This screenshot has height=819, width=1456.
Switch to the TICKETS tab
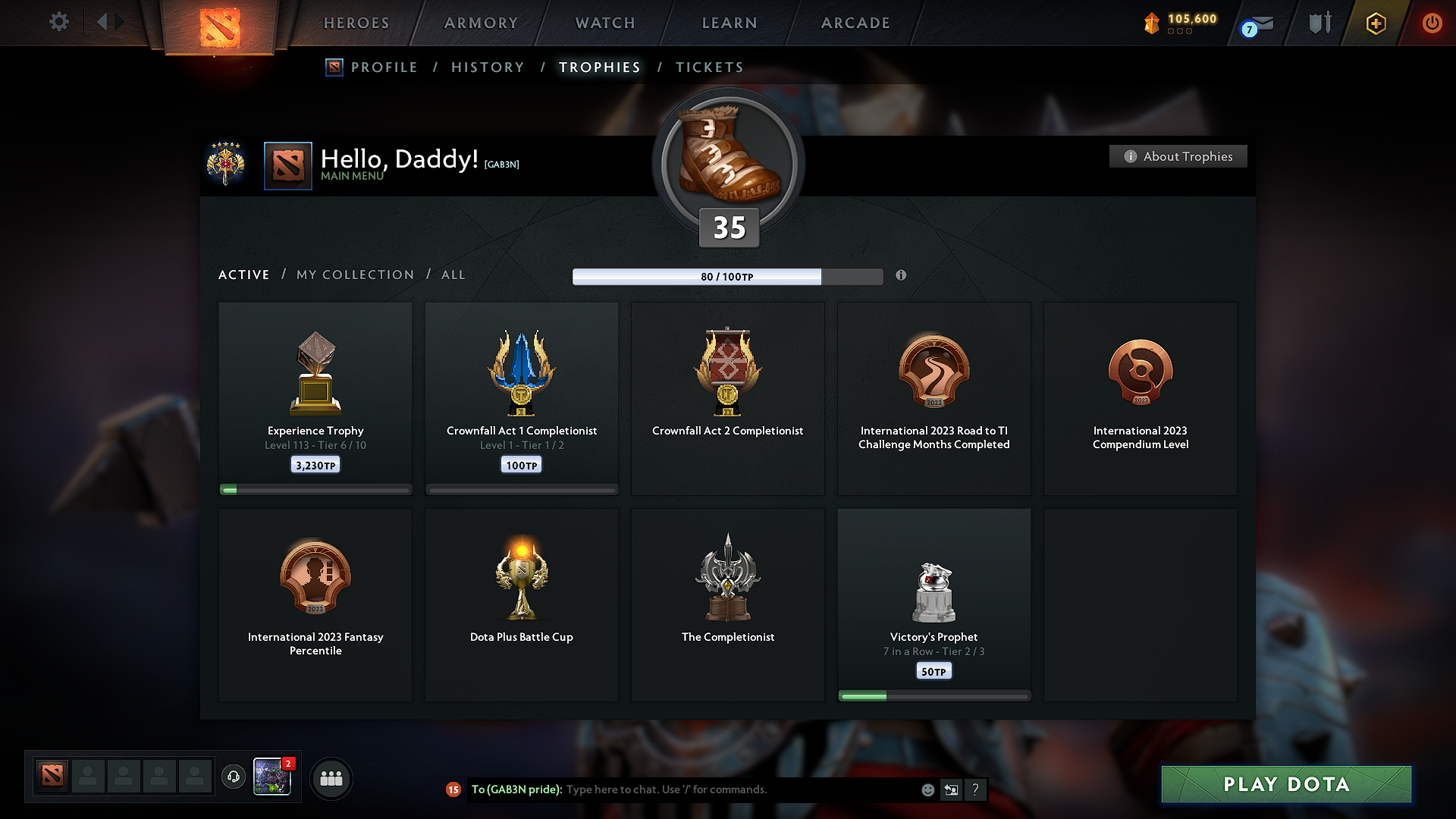pos(709,67)
